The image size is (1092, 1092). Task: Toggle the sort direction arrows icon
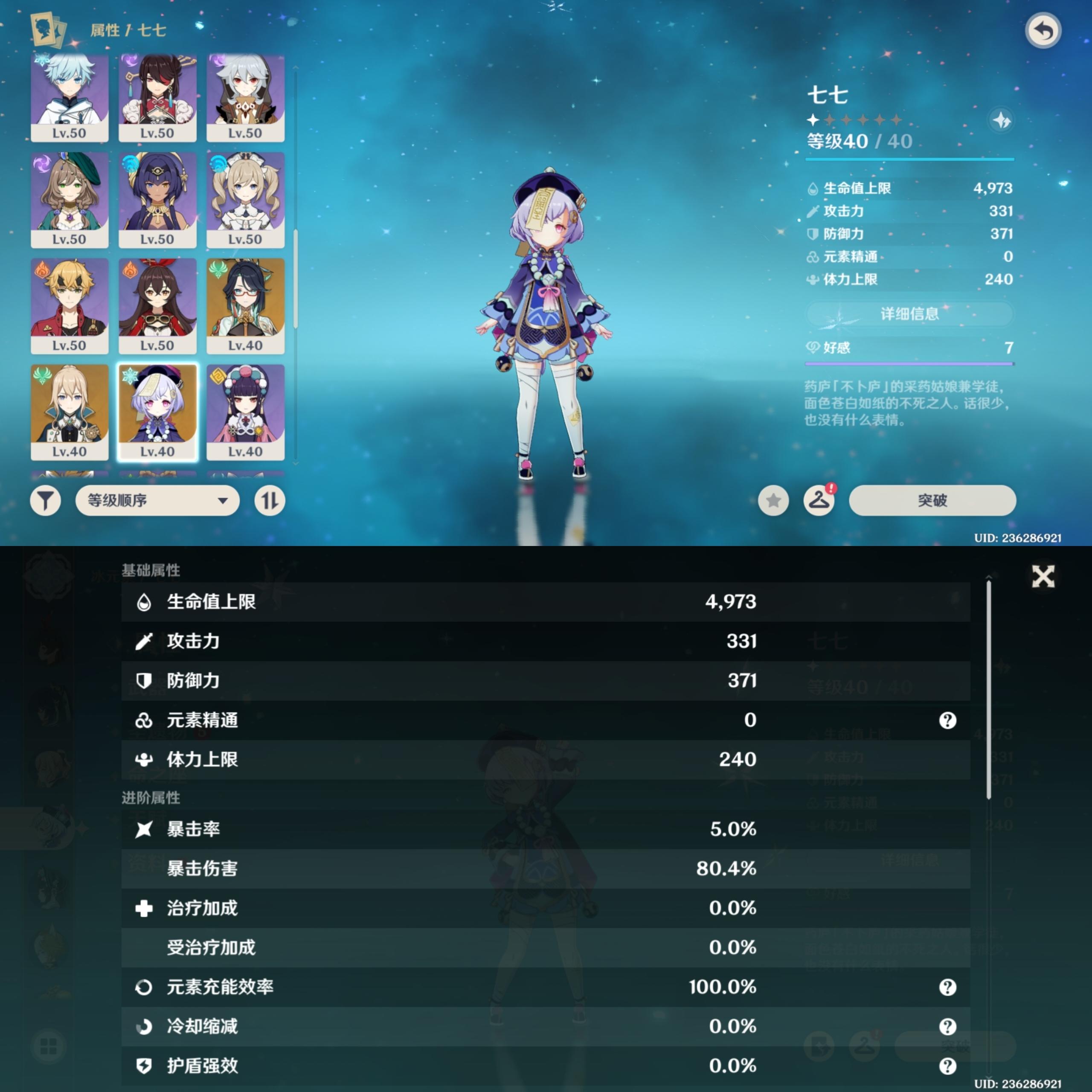click(268, 501)
